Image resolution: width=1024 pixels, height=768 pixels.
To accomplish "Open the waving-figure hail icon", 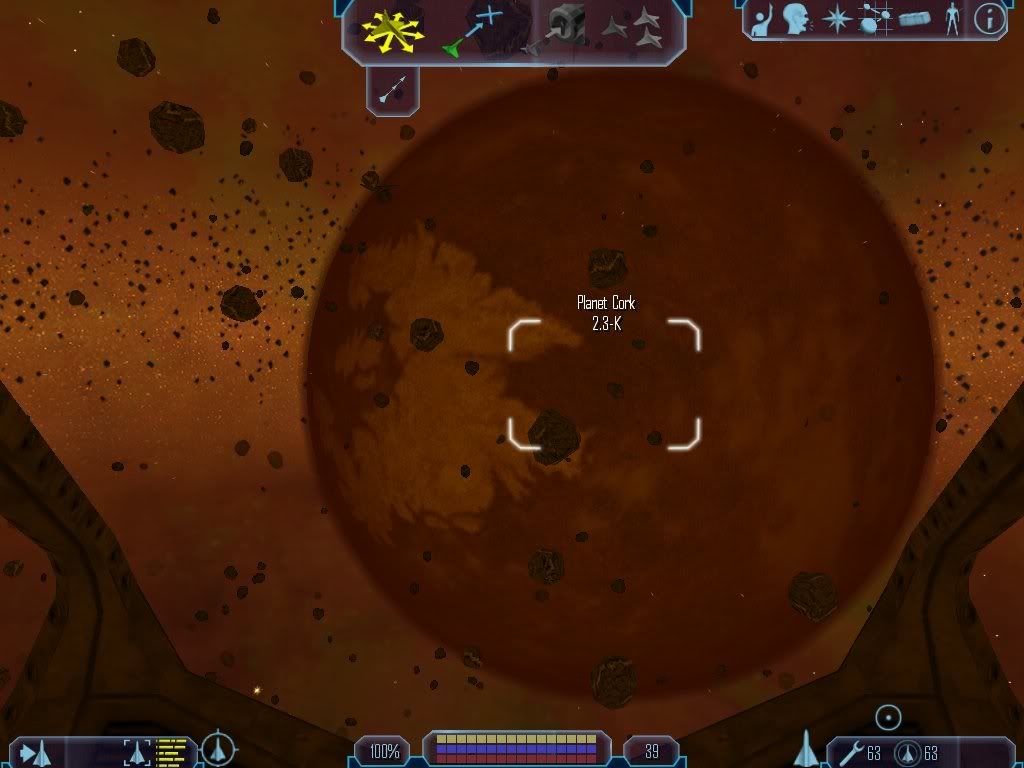I will [x=762, y=20].
